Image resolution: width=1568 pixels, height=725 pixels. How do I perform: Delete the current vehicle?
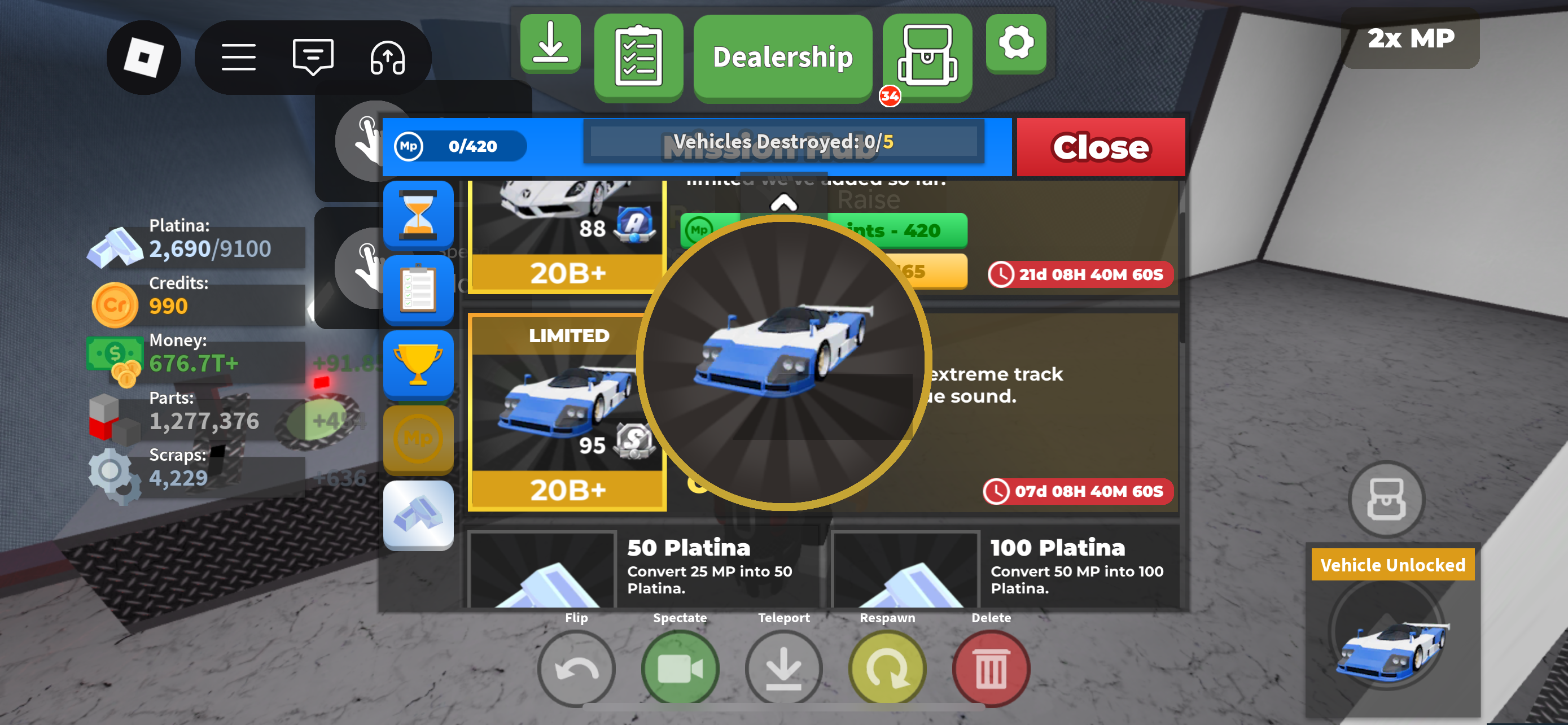click(x=991, y=669)
